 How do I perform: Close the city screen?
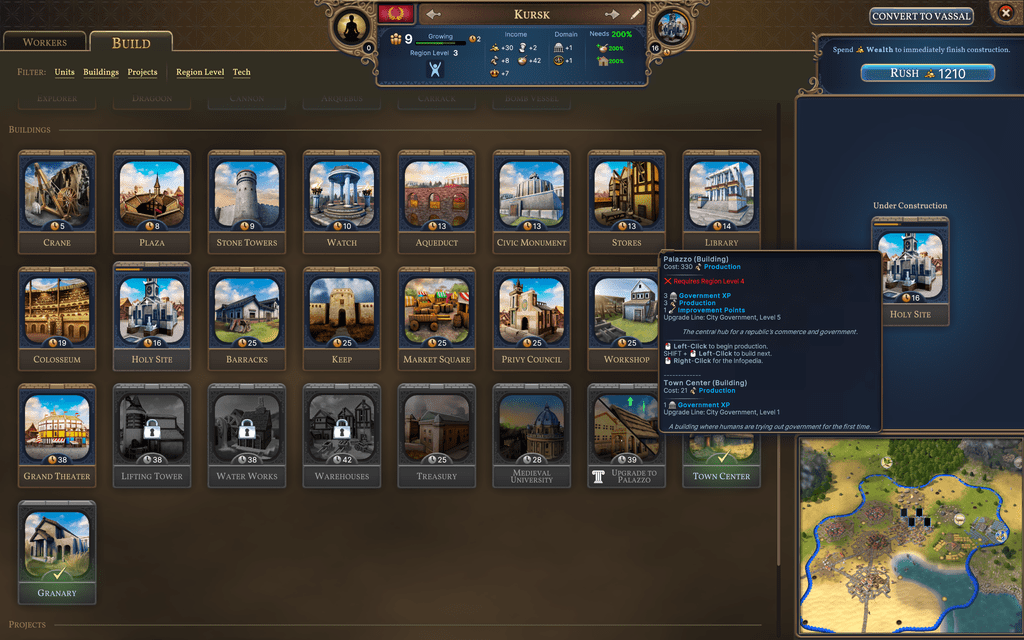(x=1005, y=13)
